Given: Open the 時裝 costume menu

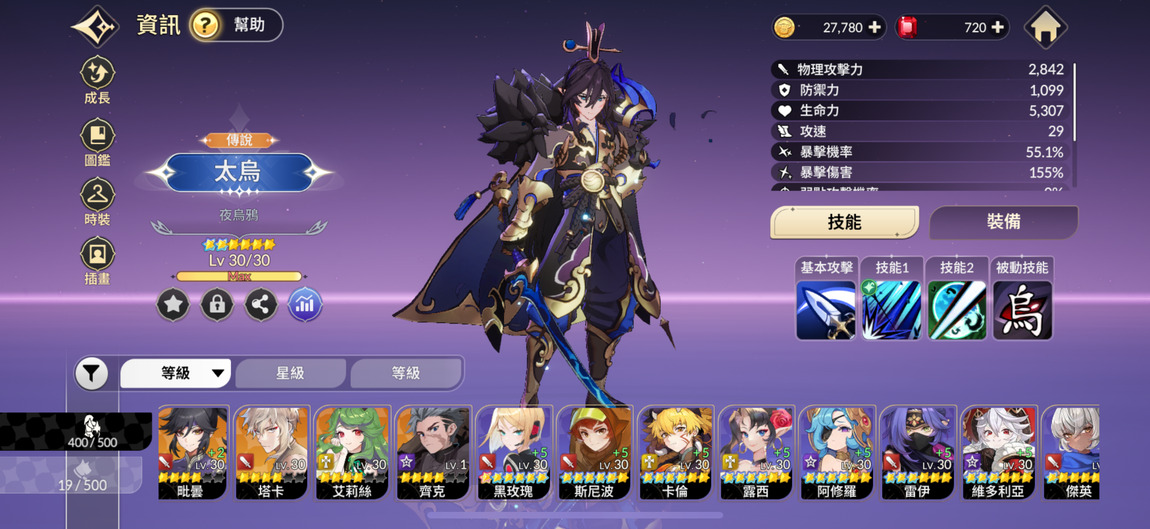Looking at the screenshot, I should click(97, 201).
